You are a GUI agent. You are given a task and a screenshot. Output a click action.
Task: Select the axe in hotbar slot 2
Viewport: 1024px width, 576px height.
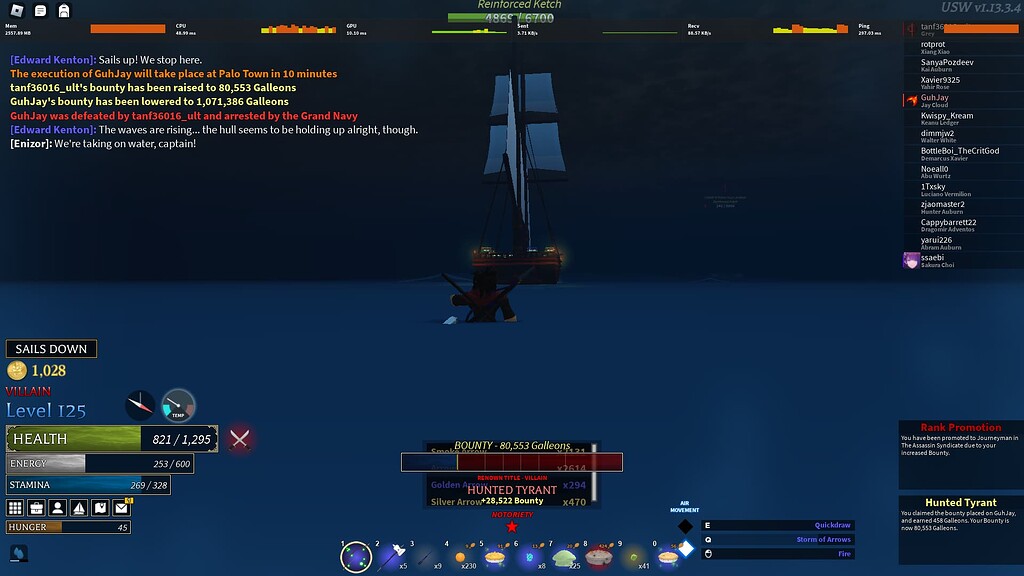[x=389, y=557]
